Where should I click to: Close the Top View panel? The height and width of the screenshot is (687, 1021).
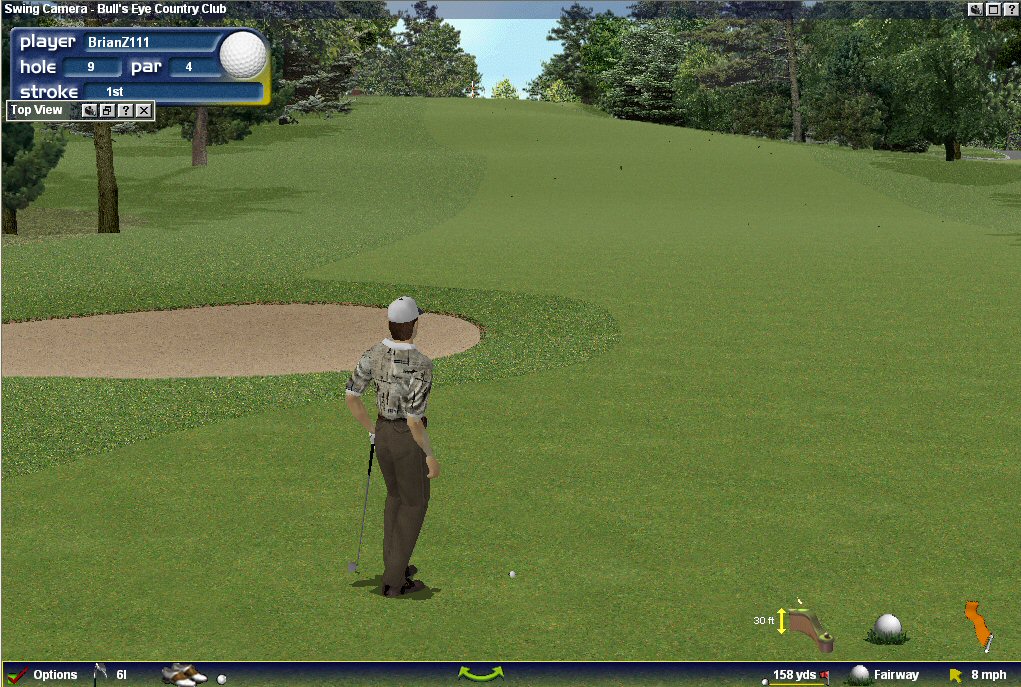tap(144, 110)
